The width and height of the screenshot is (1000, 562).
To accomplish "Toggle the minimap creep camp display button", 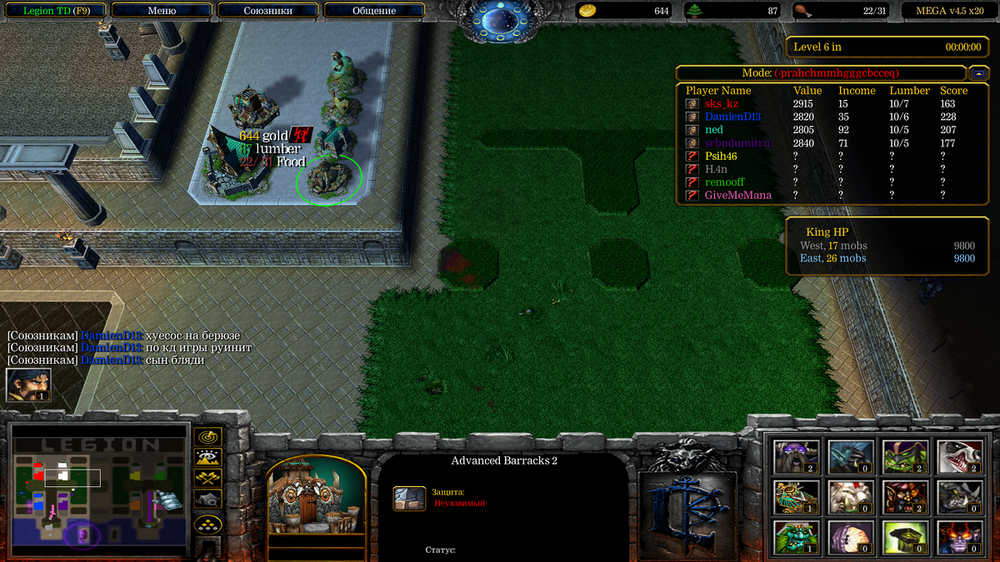I will click(208, 499).
